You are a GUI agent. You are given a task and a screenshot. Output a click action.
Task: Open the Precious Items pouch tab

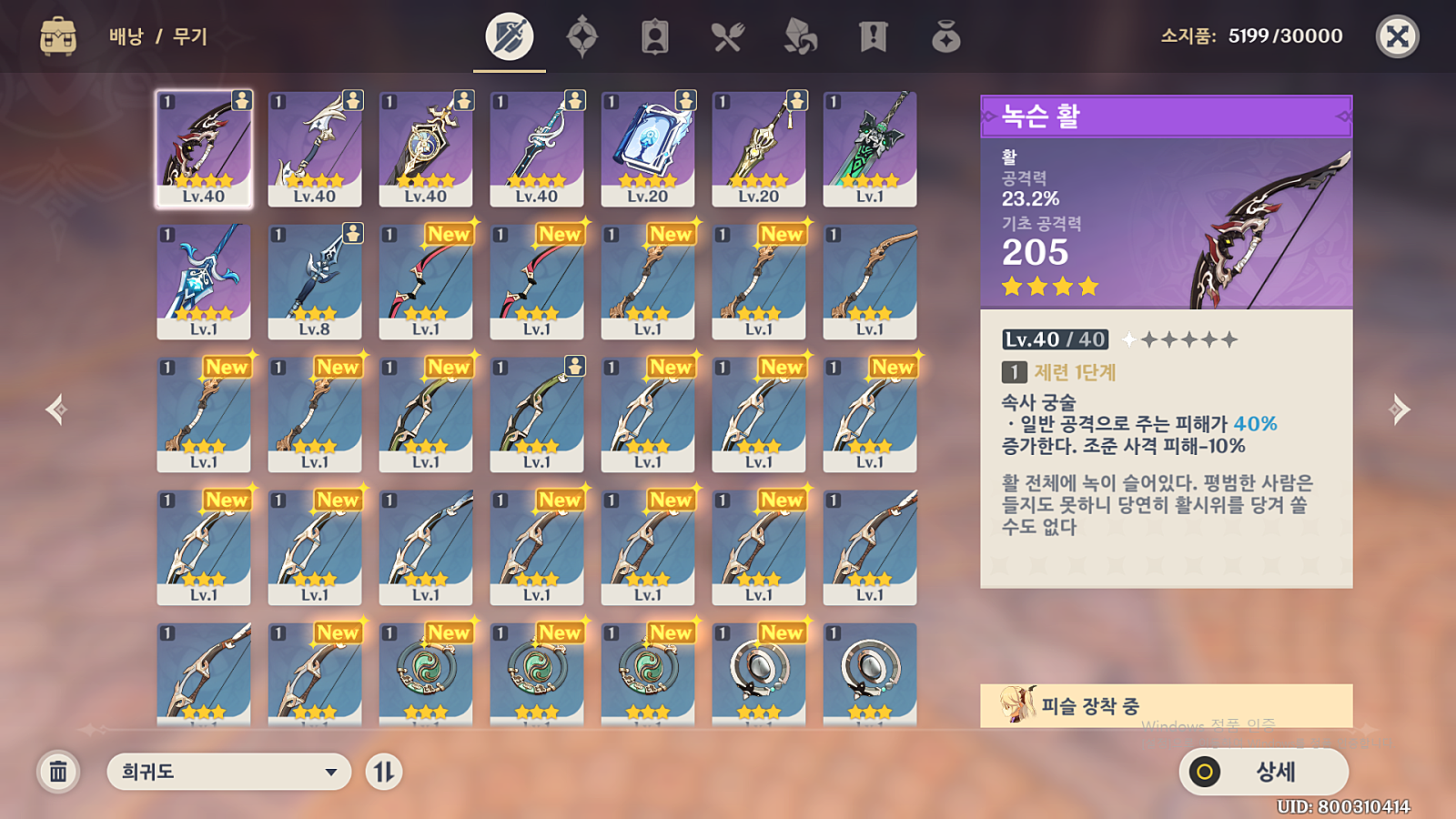[x=946, y=37]
